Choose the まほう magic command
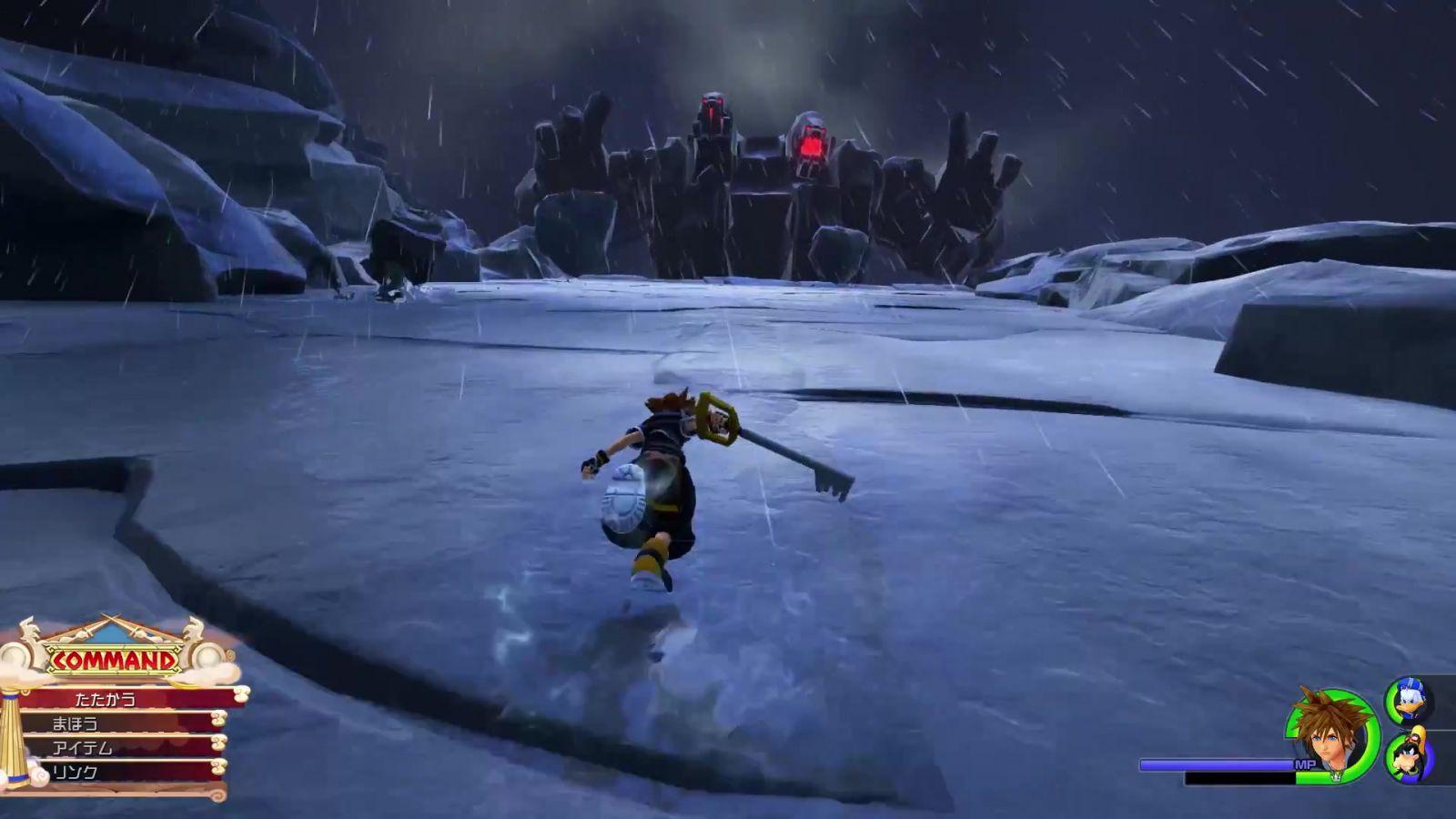 point(118,723)
